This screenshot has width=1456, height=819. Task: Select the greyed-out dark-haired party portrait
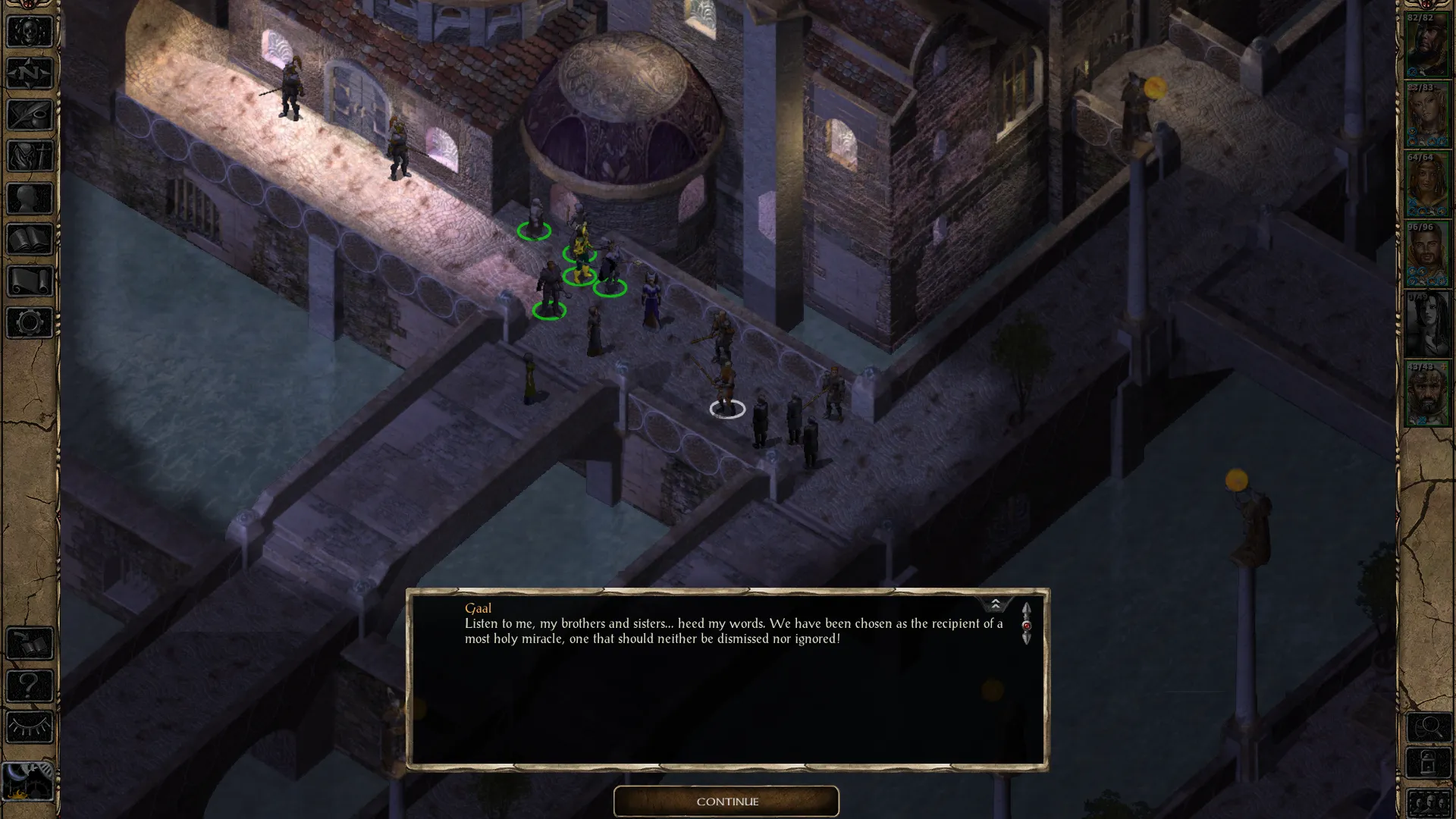coord(1426,325)
